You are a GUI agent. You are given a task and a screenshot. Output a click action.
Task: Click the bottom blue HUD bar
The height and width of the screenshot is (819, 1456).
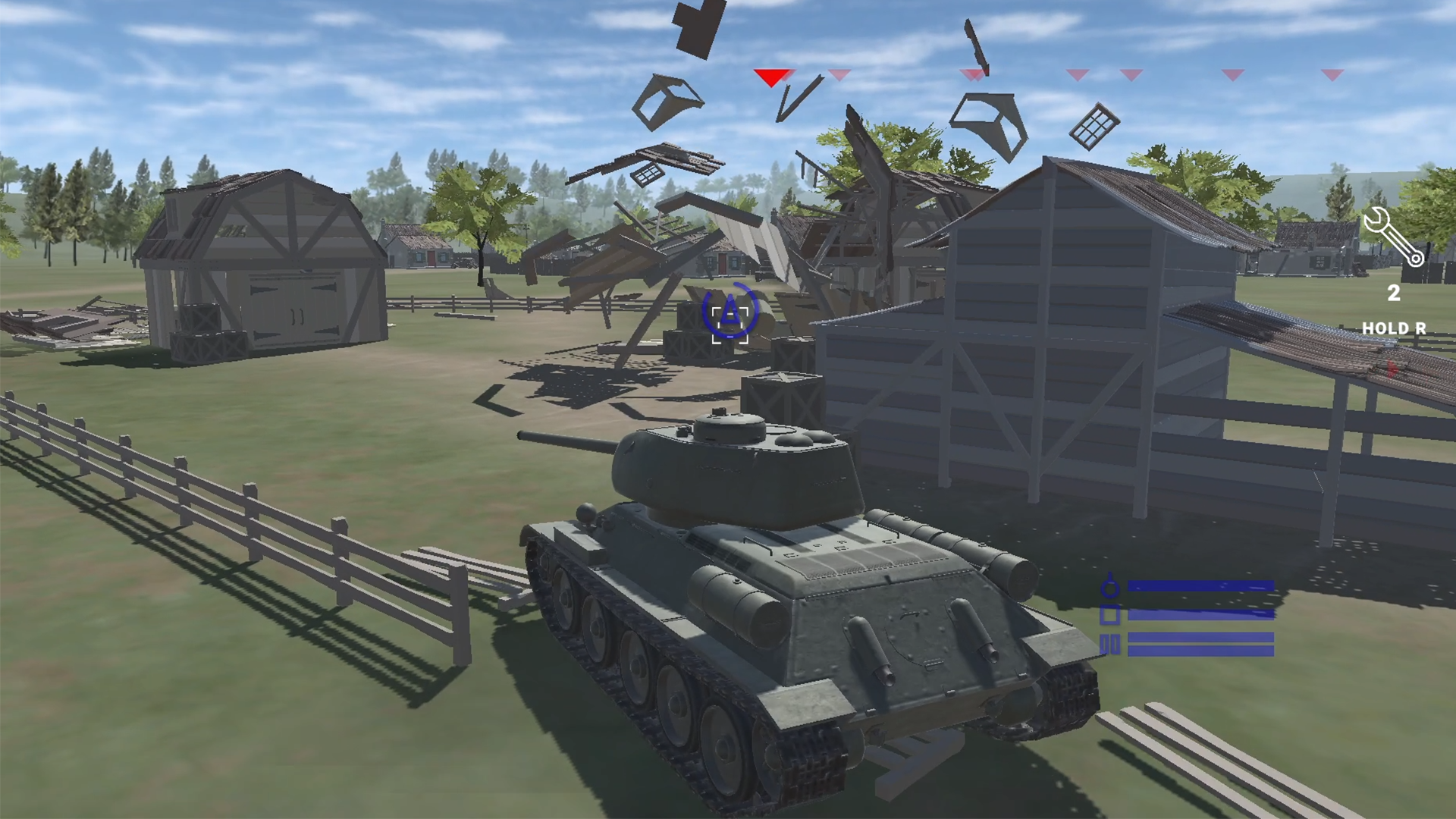[1200, 649]
